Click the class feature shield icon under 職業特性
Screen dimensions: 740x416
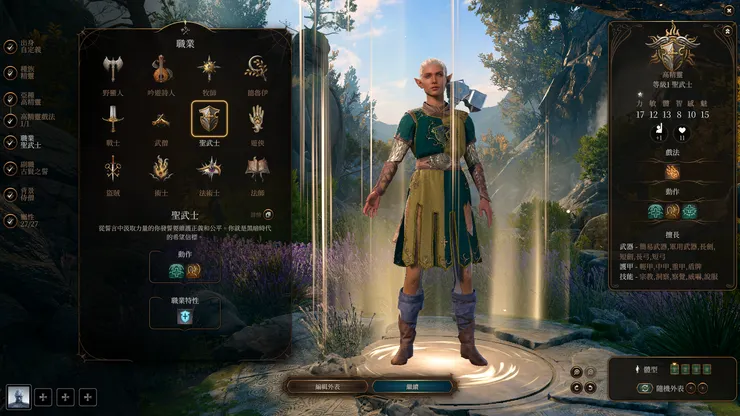click(185, 316)
